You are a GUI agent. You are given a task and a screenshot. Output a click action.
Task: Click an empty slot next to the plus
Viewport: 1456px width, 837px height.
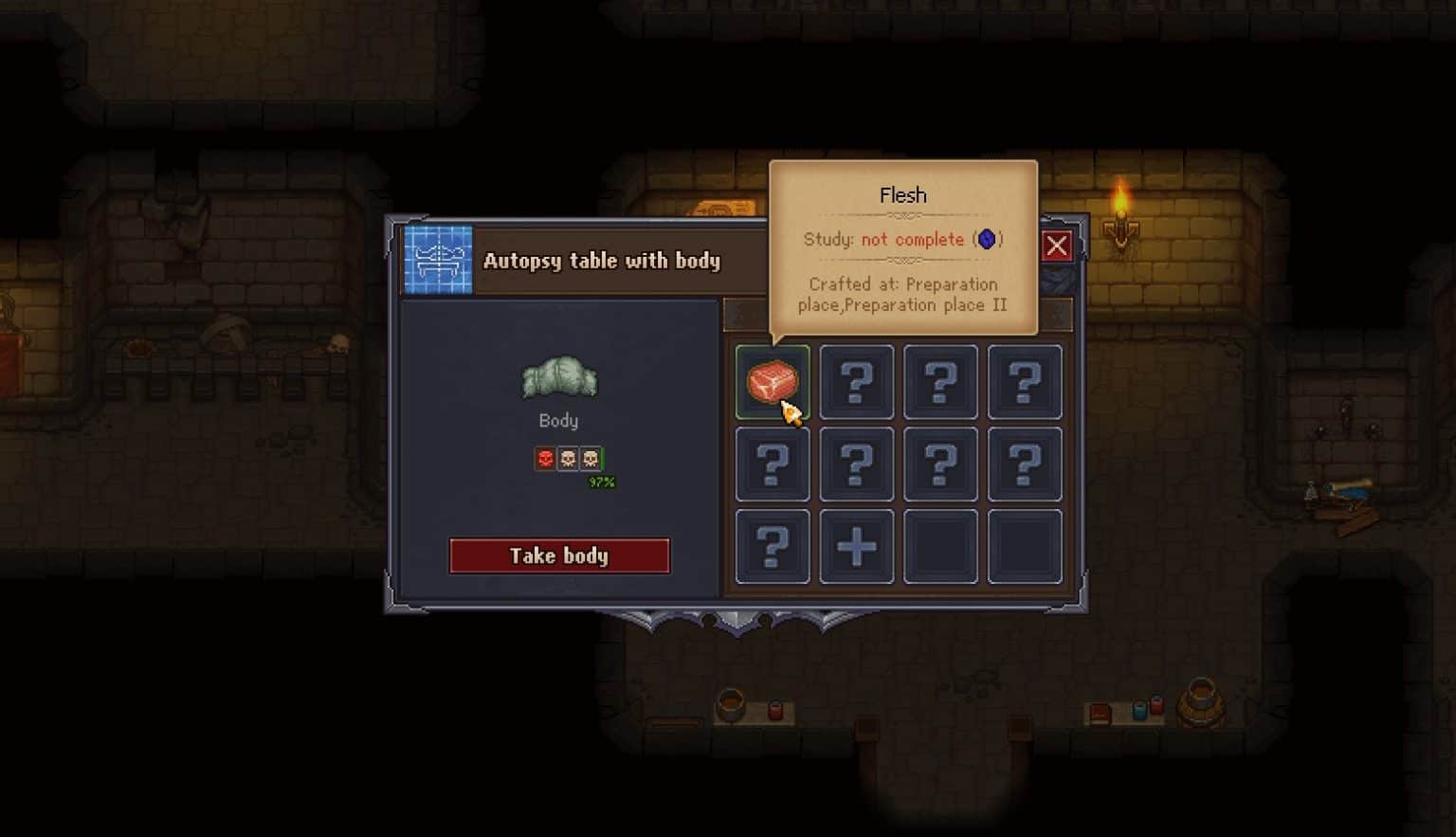(940, 546)
